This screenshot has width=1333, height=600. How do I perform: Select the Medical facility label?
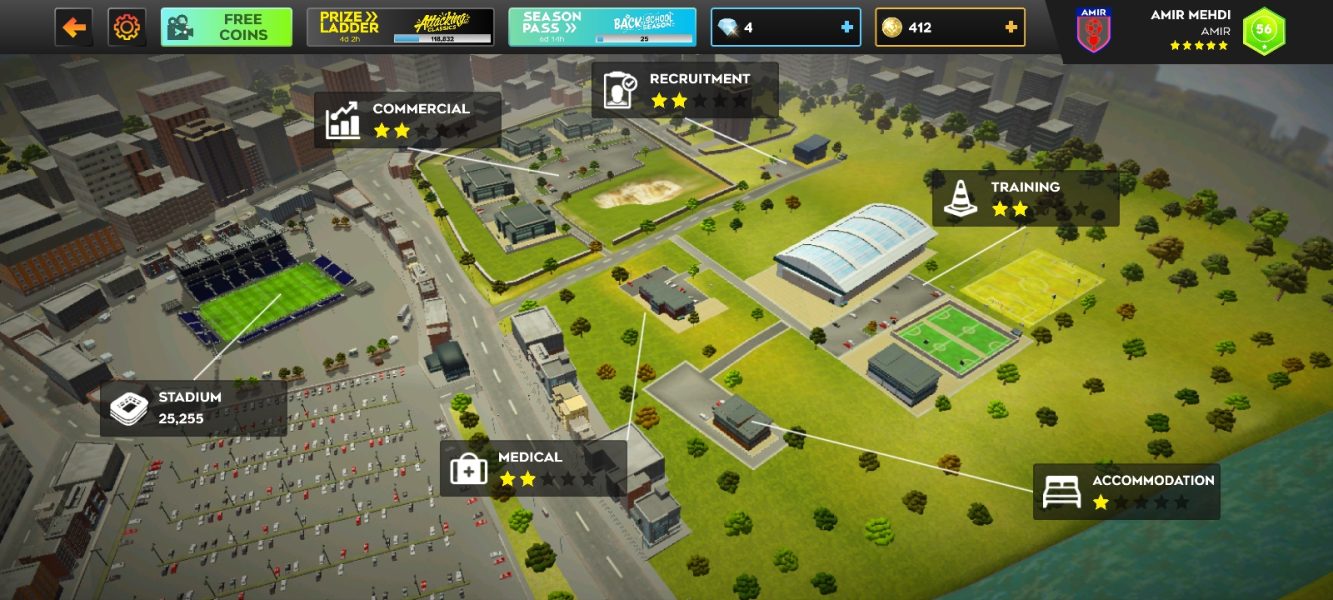tap(533, 468)
